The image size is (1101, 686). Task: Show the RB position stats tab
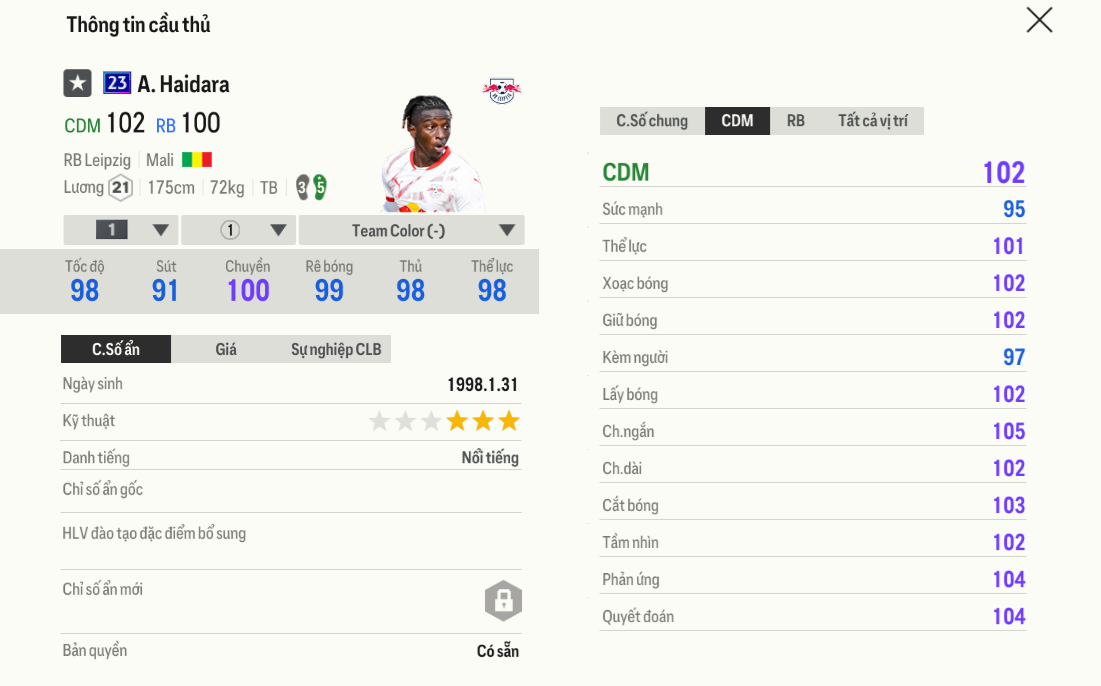pyautogui.click(x=795, y=121)
